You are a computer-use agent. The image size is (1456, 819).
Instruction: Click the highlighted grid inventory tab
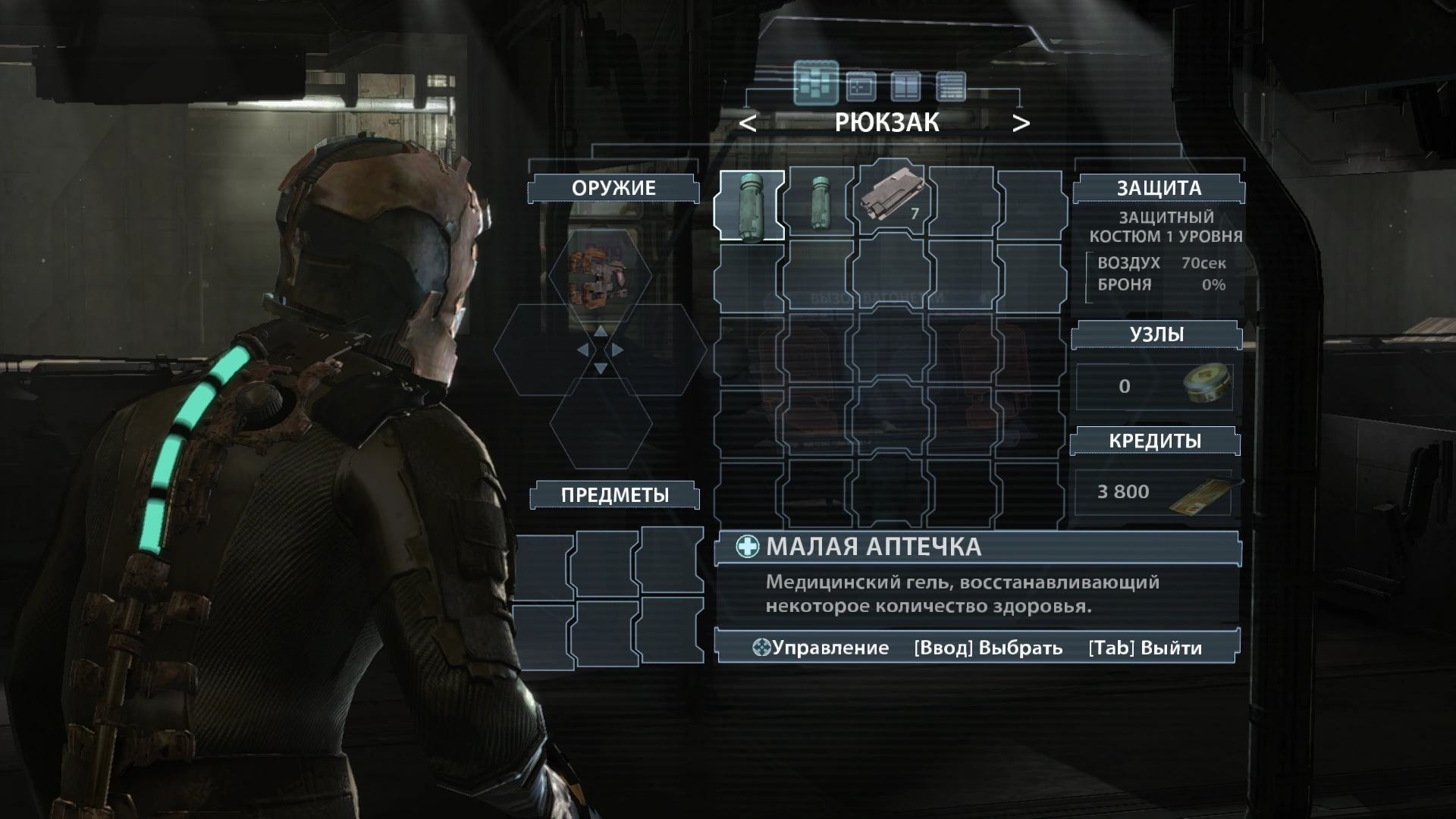(x=816, y=83)
